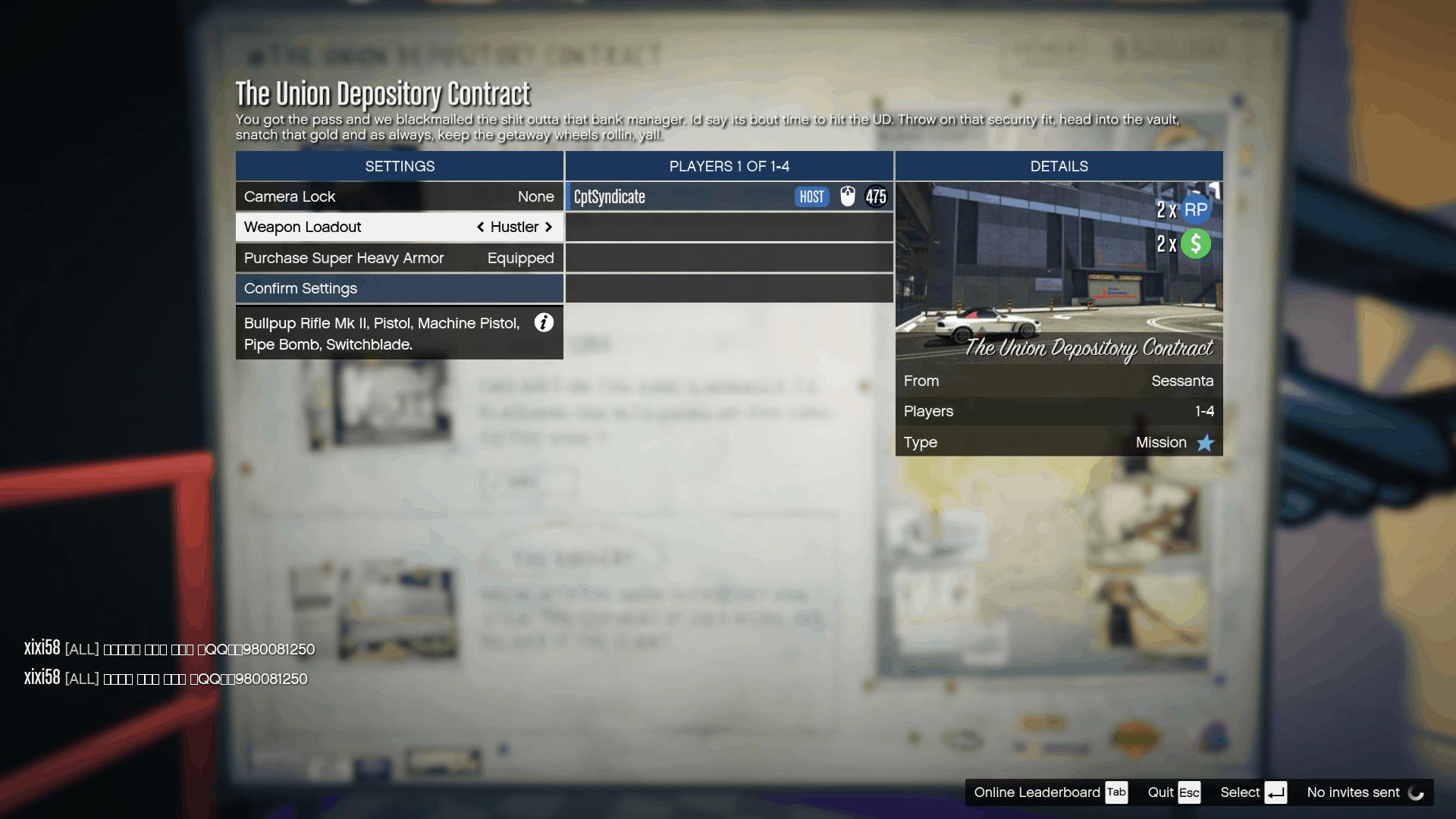Cycle the Hustler weapon loadout option
The width and height of the screenshot is (1456, 819).
(x=515, y=227)
